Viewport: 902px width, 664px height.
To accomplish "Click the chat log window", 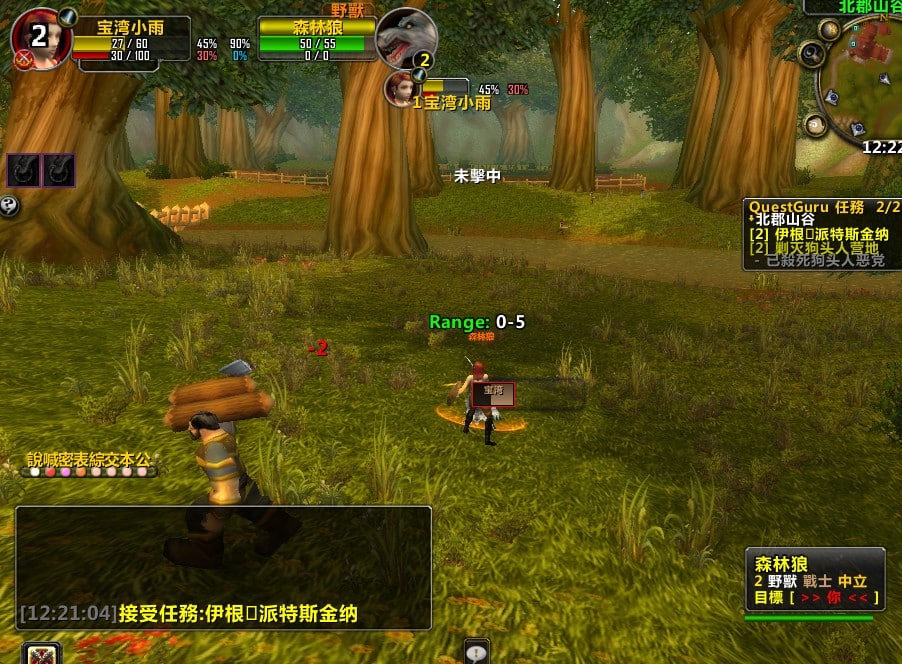I will click(223, 566).
